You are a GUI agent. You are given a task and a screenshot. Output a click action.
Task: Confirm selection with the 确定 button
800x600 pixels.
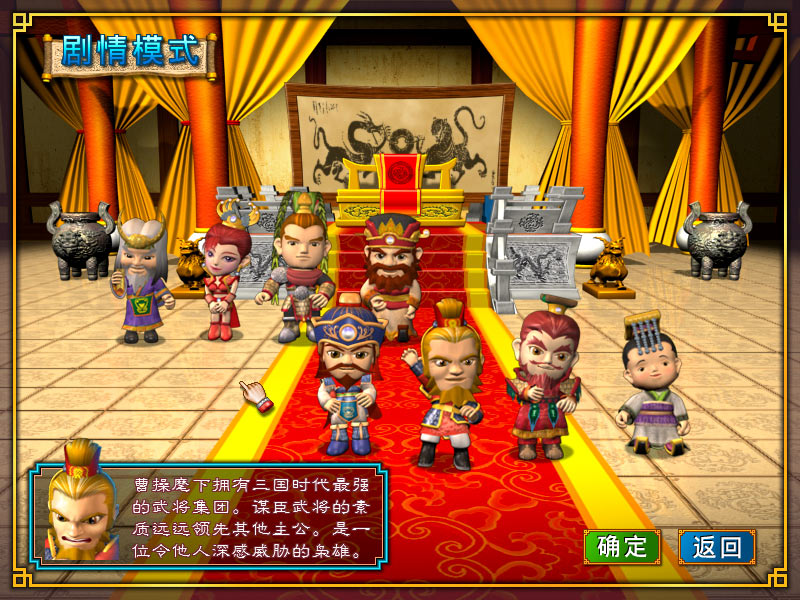coord(621,546)
